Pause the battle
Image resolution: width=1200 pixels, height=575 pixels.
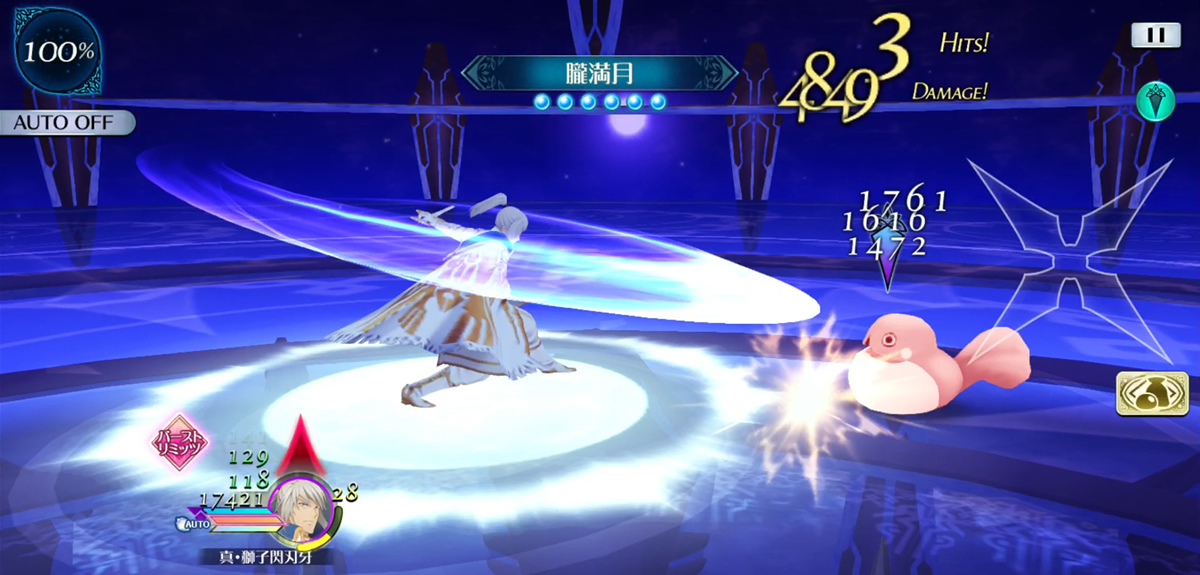click(1155, 35)
